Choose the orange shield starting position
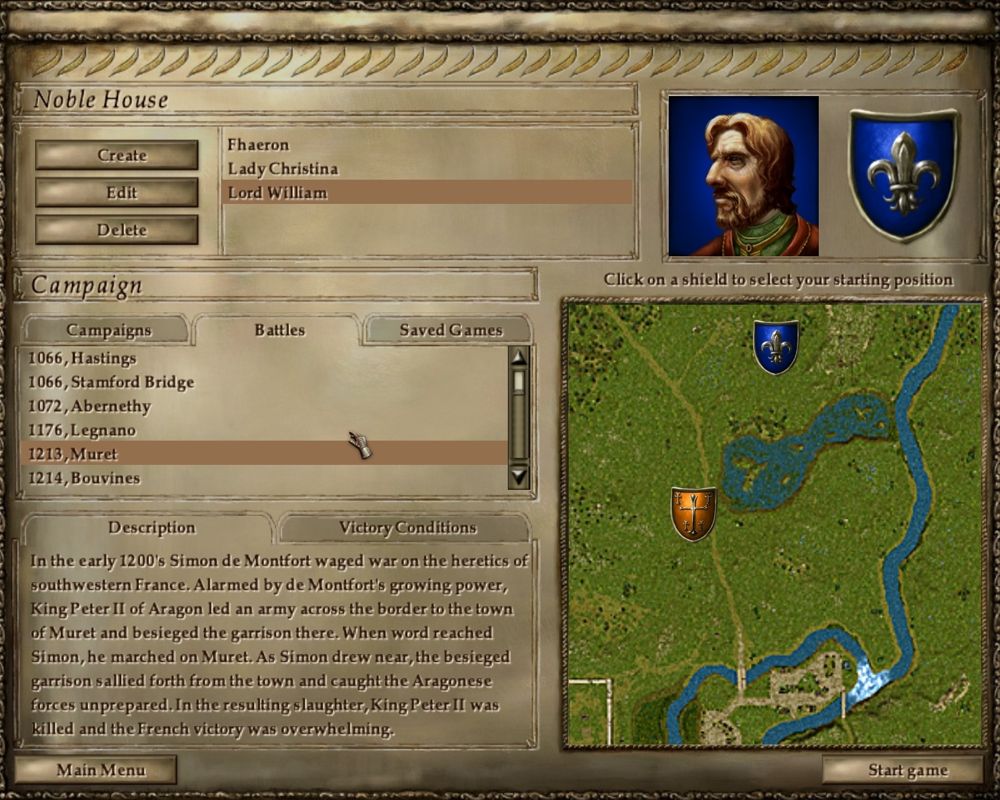The width and height of the screenshot is (1000, 800). coord(693,513)
